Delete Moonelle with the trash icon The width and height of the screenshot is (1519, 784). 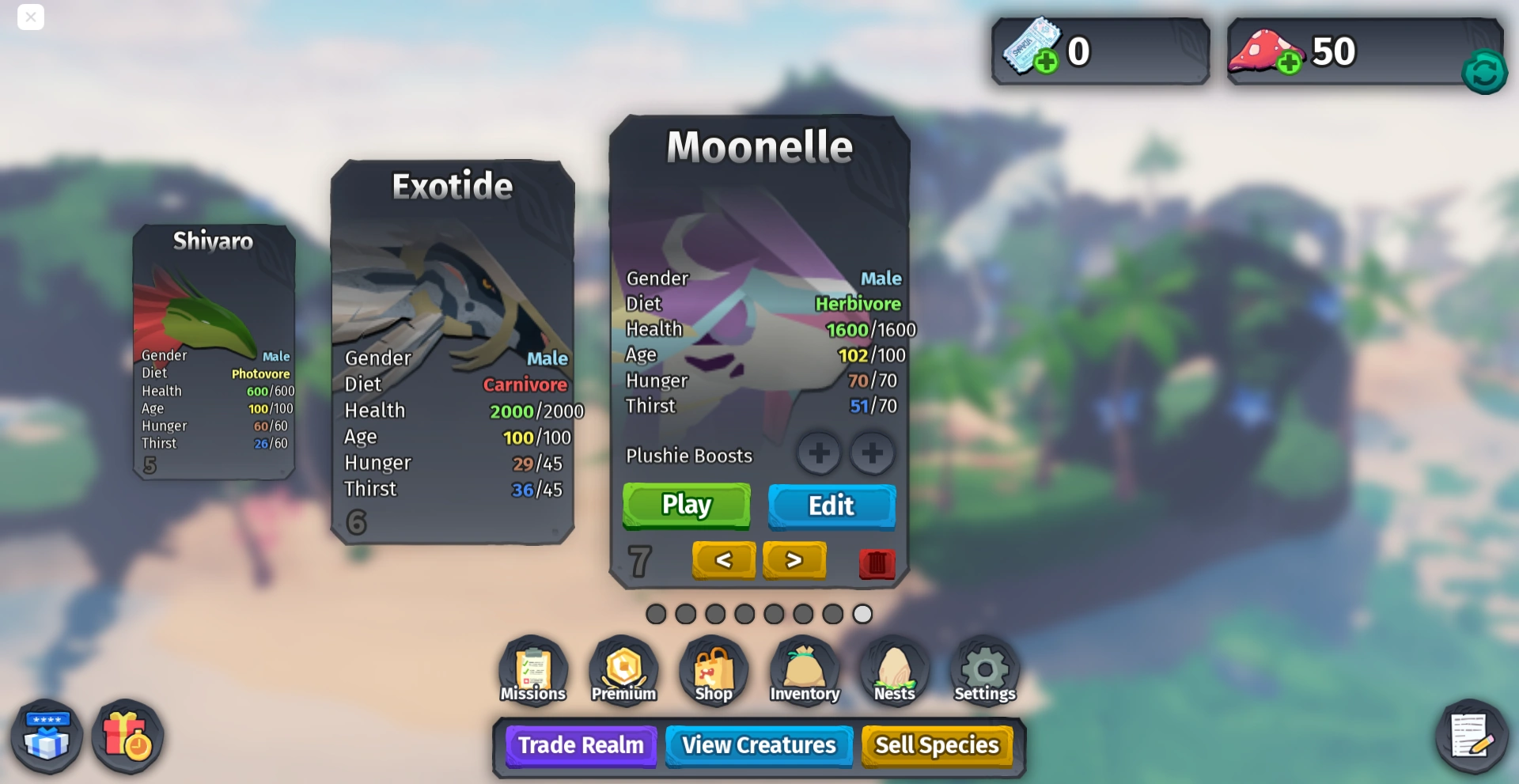click(x=877, y=562)
